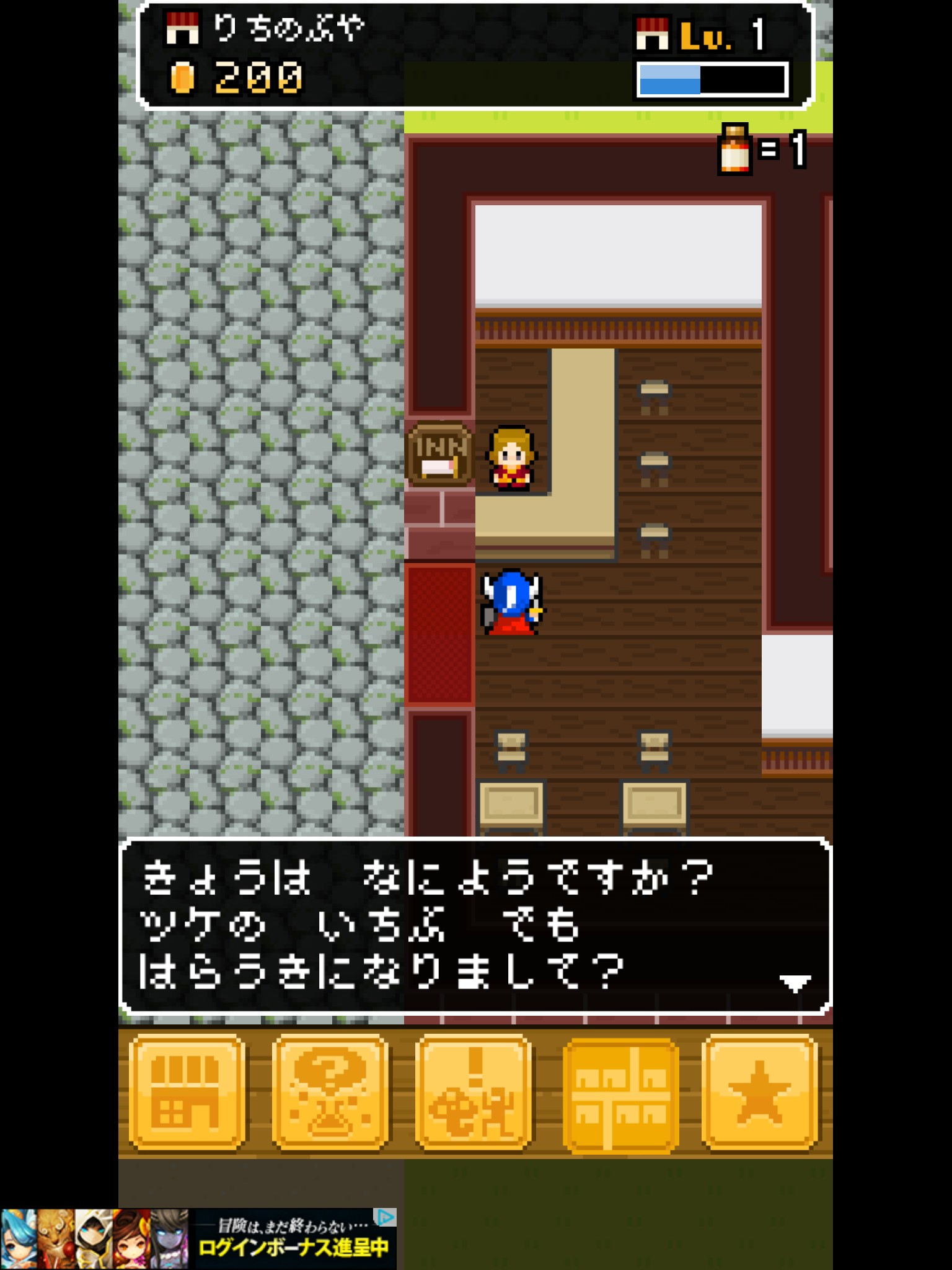Tap the question mark hint button

[330, 1092]
